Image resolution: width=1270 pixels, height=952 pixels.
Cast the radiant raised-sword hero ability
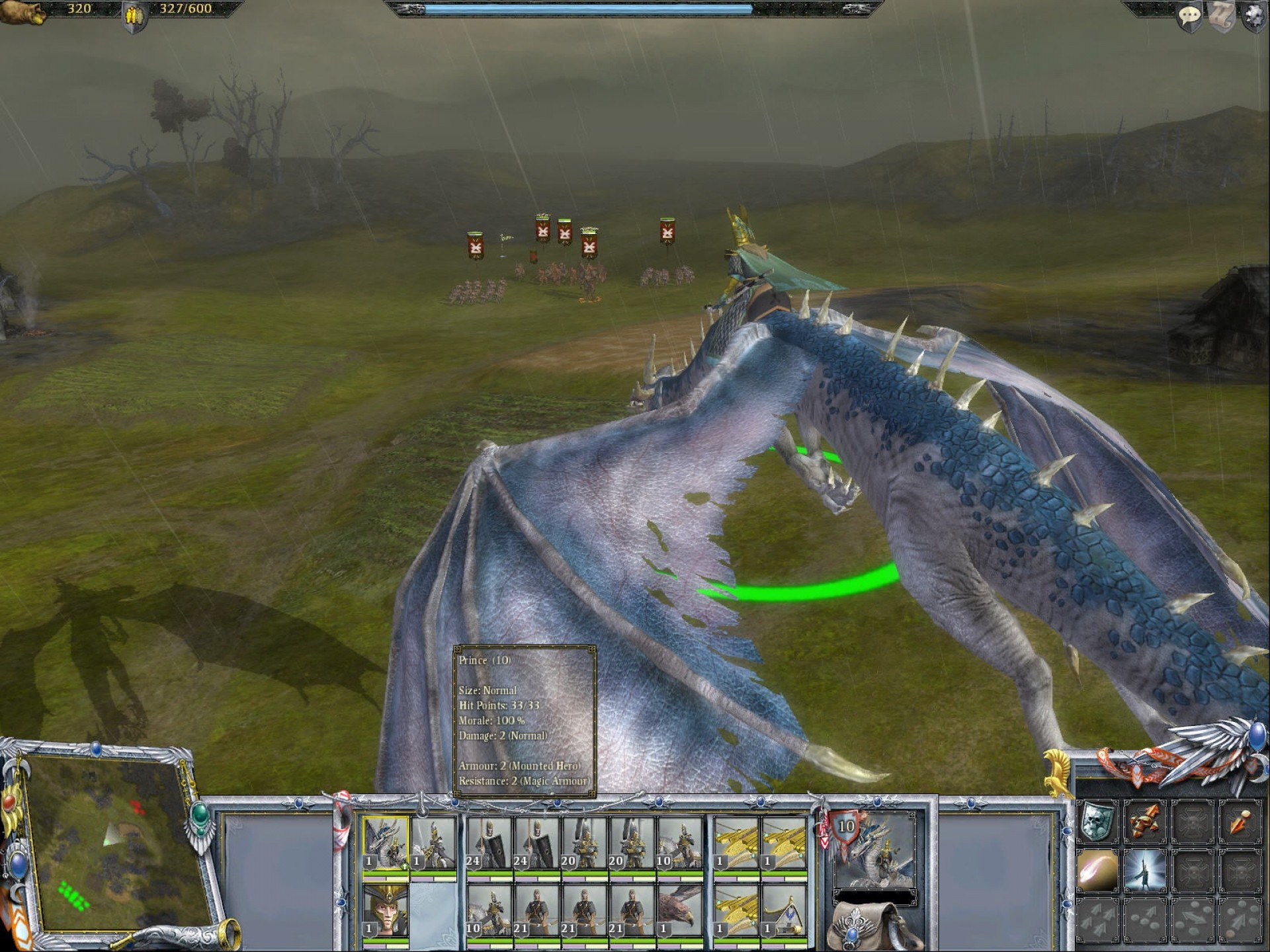(x=1145, y=869)
